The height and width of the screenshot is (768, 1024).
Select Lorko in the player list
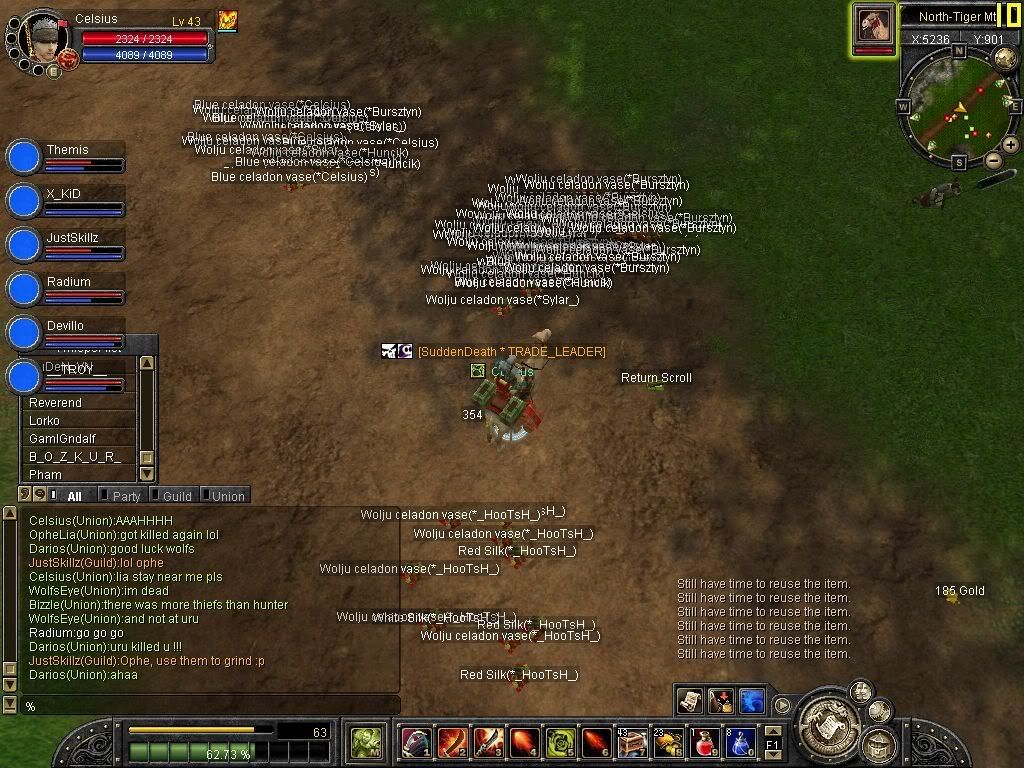44,421
